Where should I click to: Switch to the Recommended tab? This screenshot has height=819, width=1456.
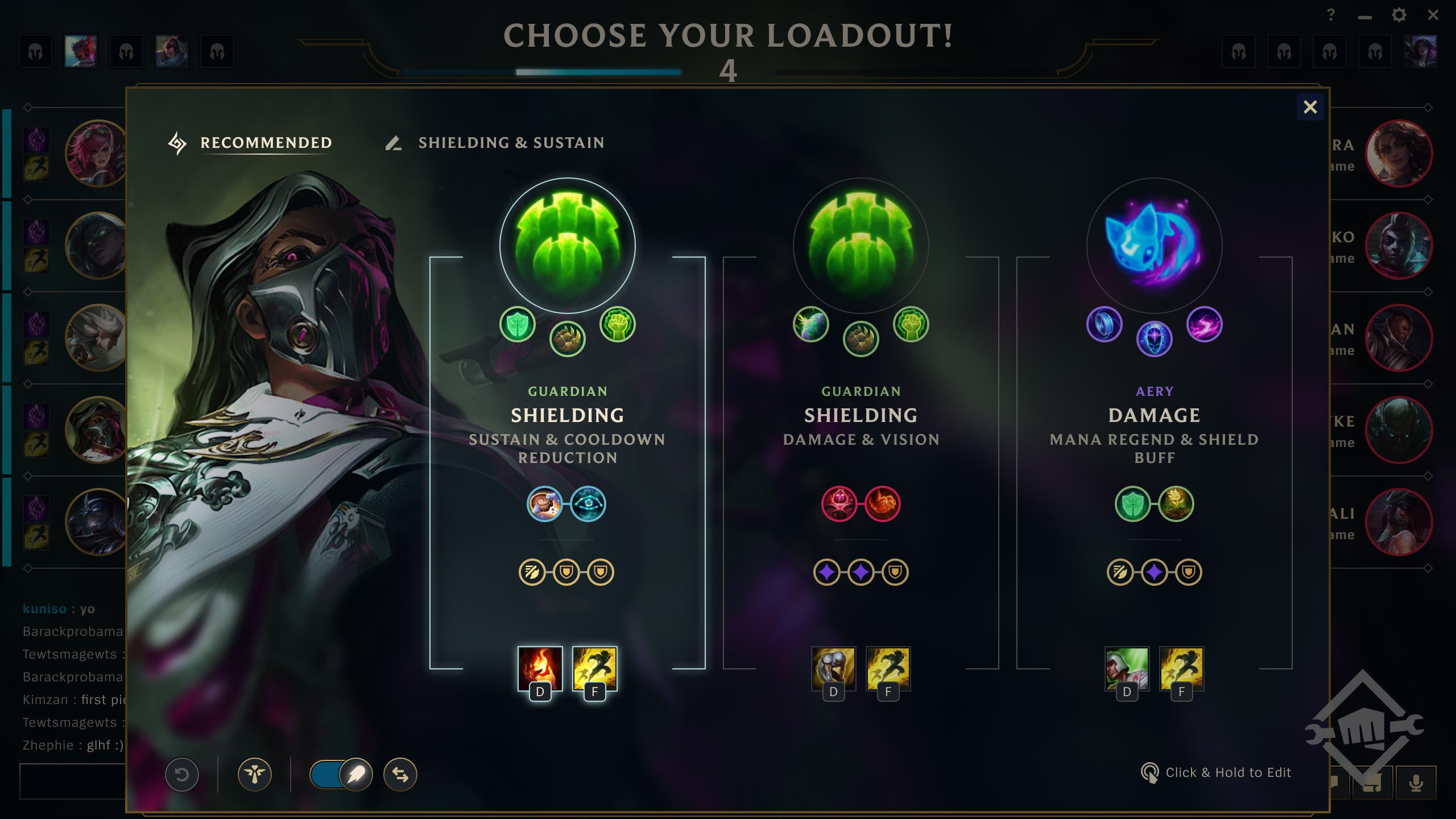(265, 143)
